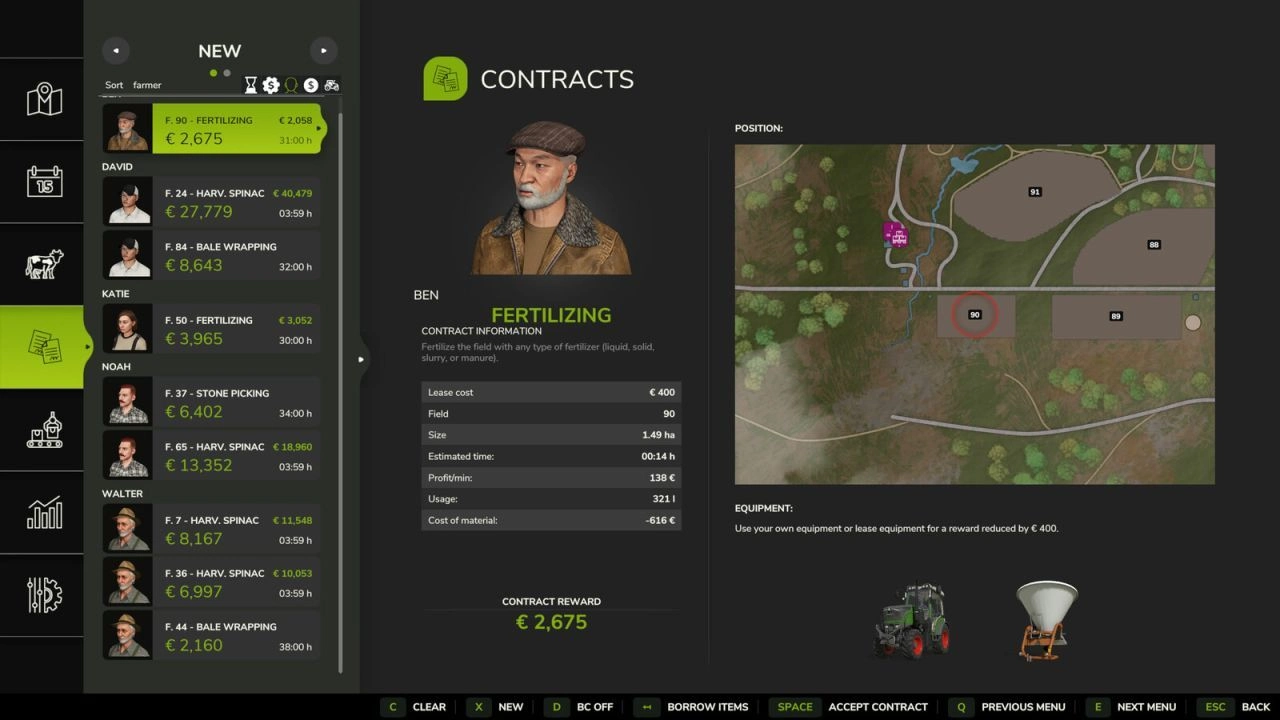Switch to the second contracts page dot
Screen dimensions: 1280x720
pyautogui.click(x=225, y=73)
